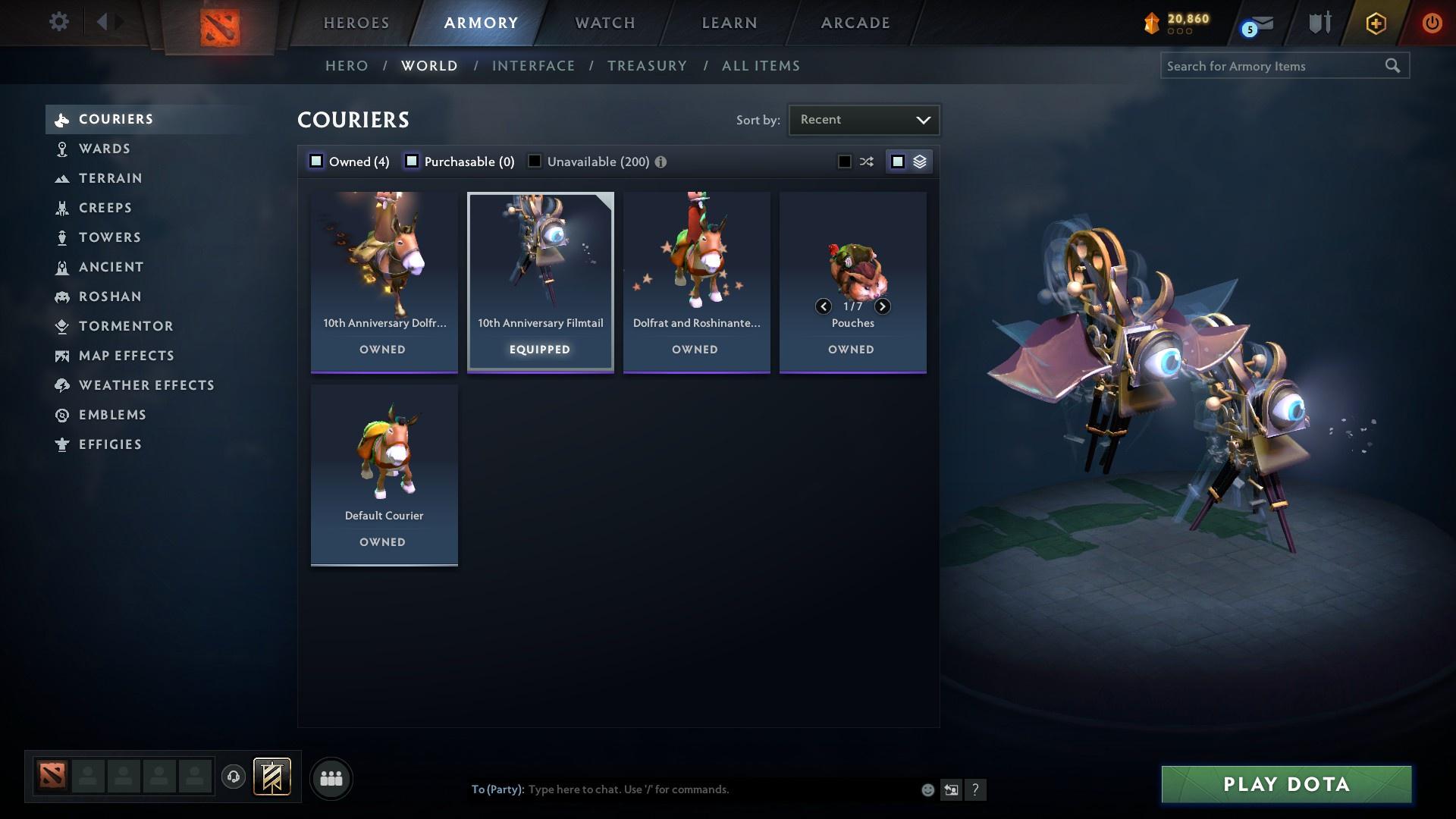Click the next arrow on Pouches card
Screen dimensions: 1456x819
882,306
